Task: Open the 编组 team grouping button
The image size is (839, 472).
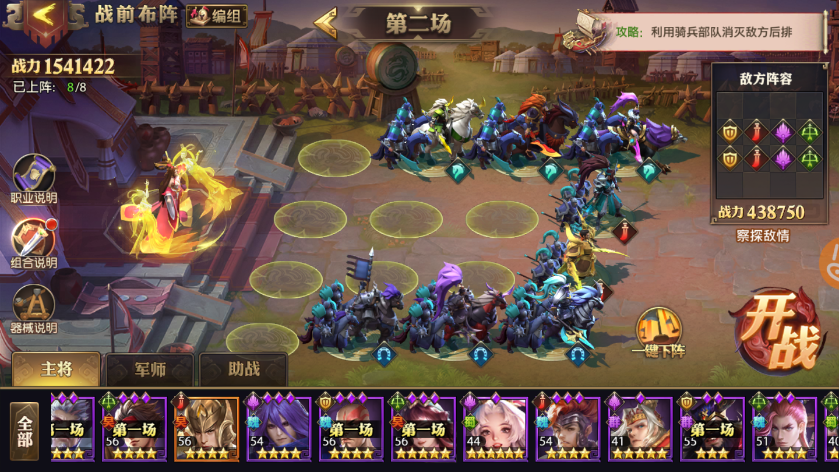Action: 215,15
